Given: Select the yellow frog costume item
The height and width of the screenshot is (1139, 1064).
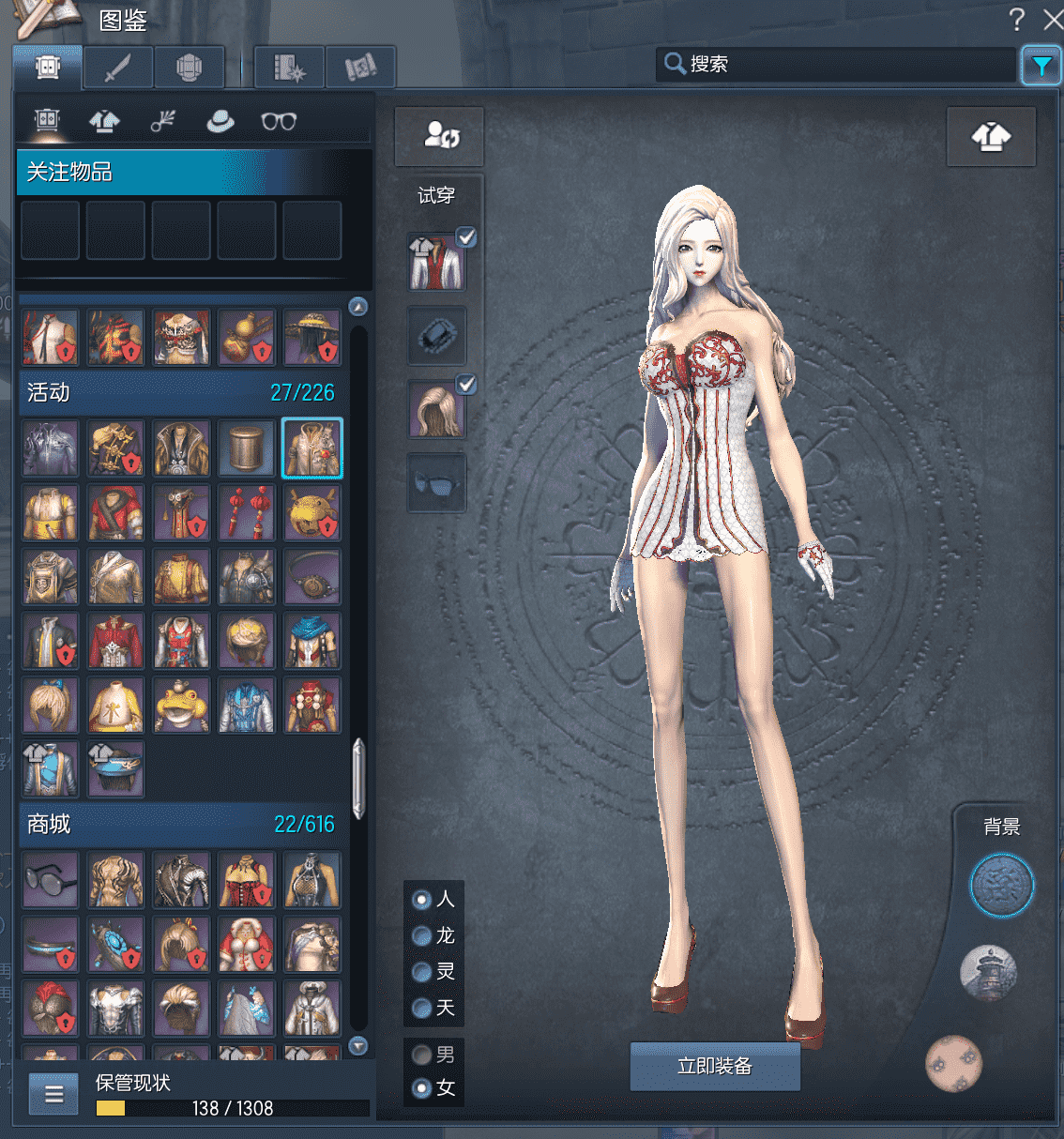Looking at the screenshot, I should click(181, 706).
